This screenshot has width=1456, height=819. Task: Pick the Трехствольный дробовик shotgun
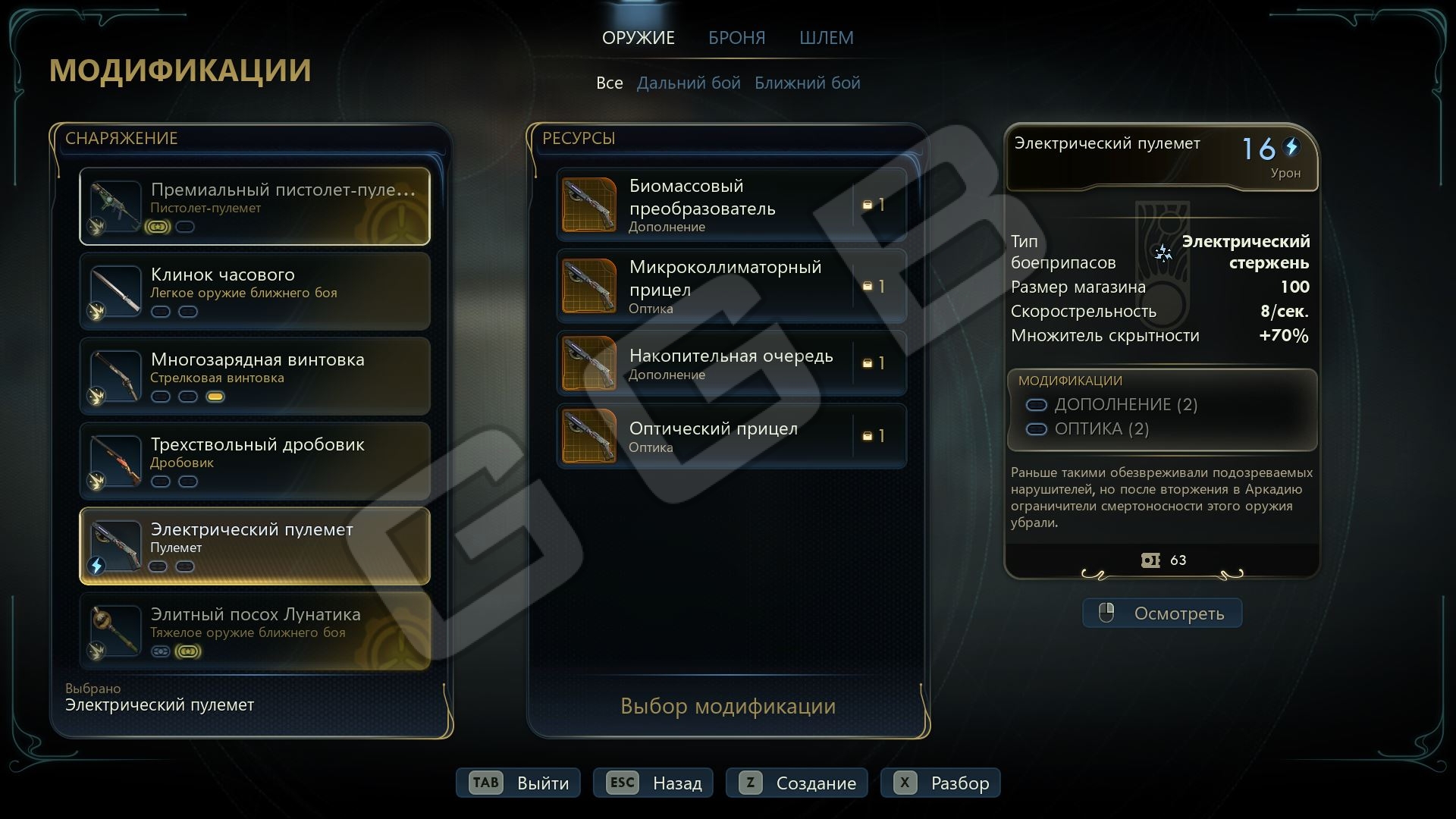(x=255, y=461)
